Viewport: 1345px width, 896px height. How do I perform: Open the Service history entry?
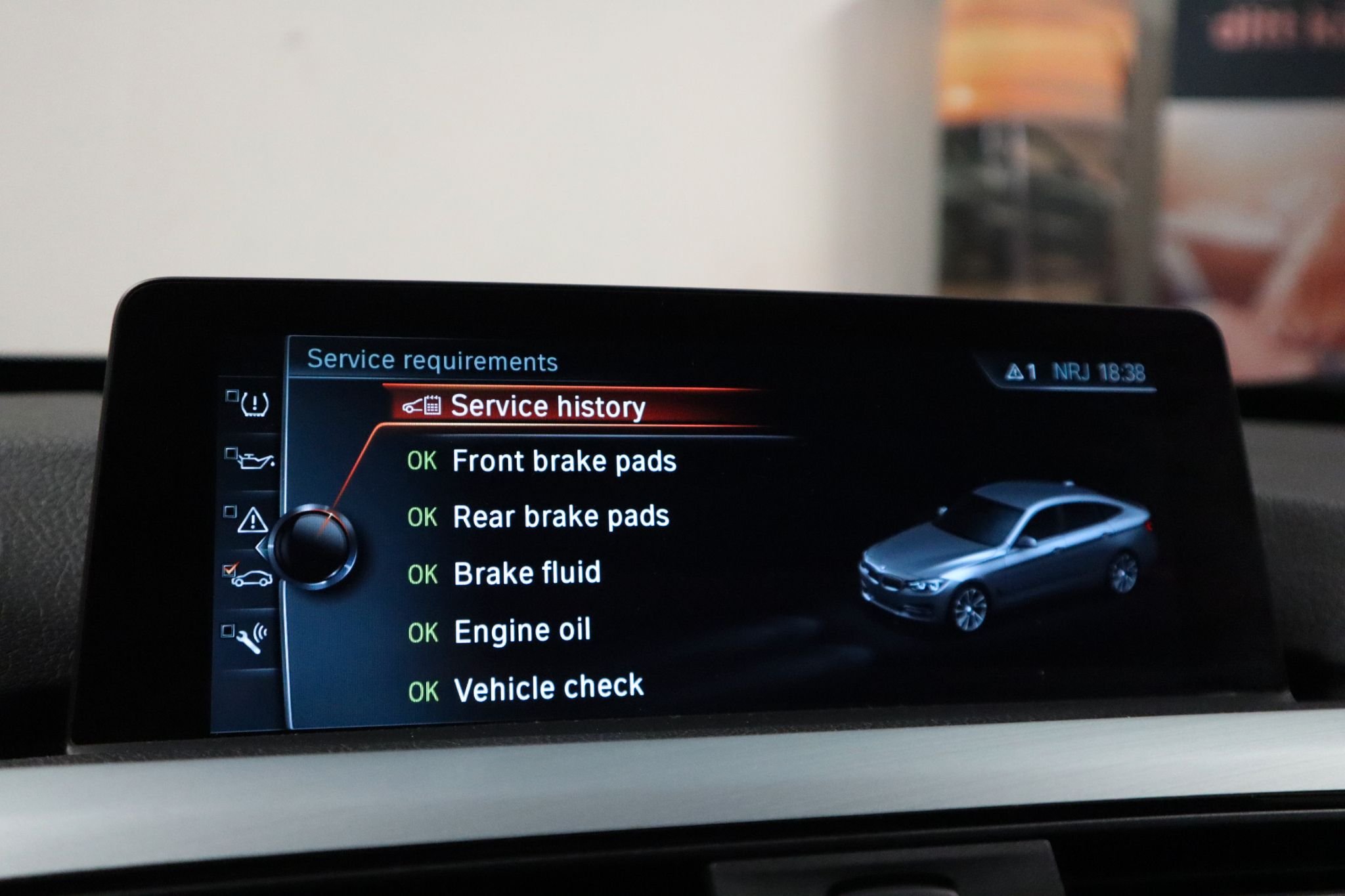pos(547,407)
